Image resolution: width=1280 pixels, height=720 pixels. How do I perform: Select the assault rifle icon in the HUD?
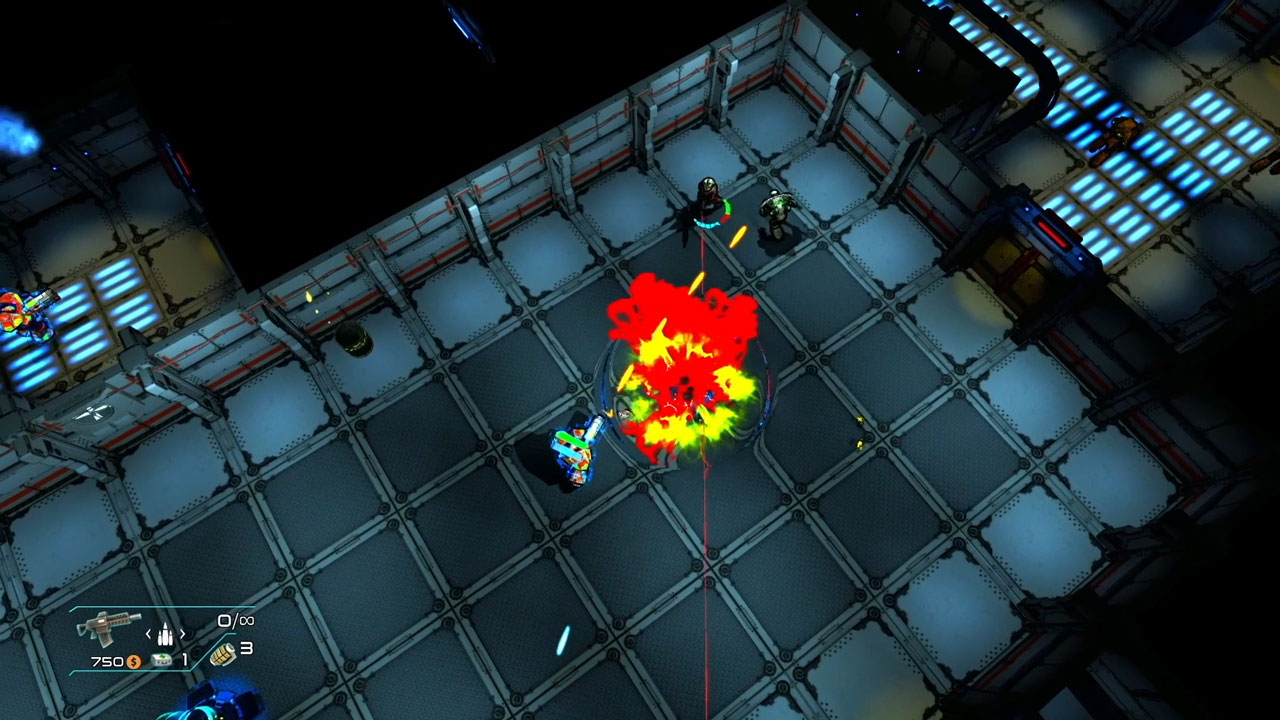tap(108, 627)
